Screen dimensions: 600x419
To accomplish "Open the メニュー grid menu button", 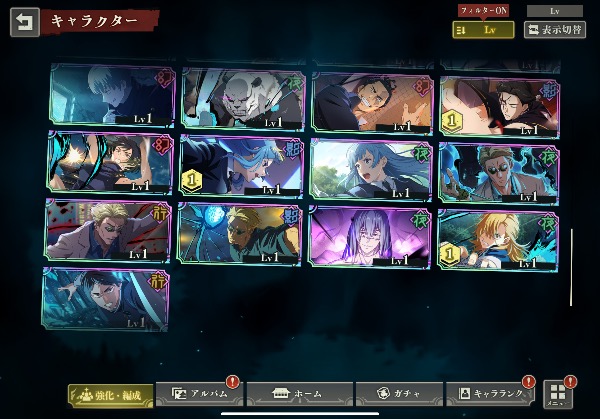I will (x=557, y=392).
